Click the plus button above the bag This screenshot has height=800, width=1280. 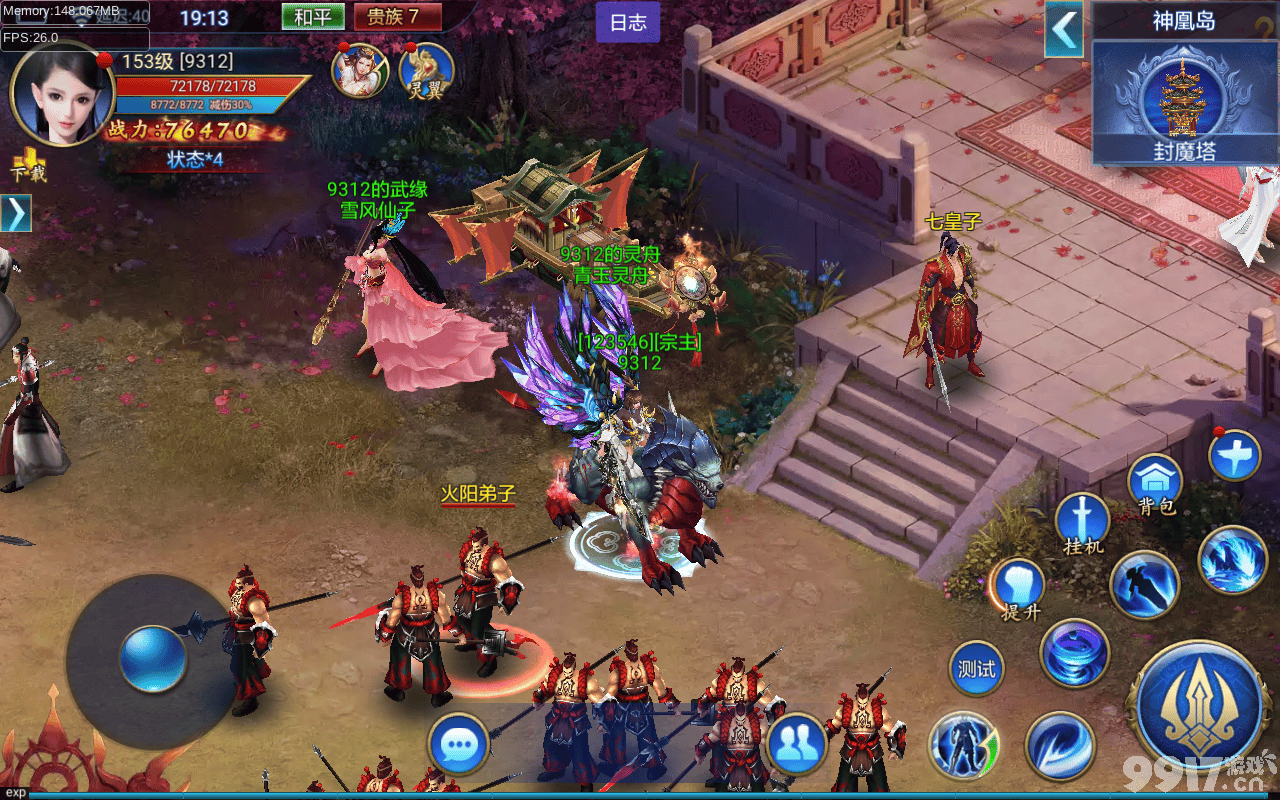point(1233,456)
